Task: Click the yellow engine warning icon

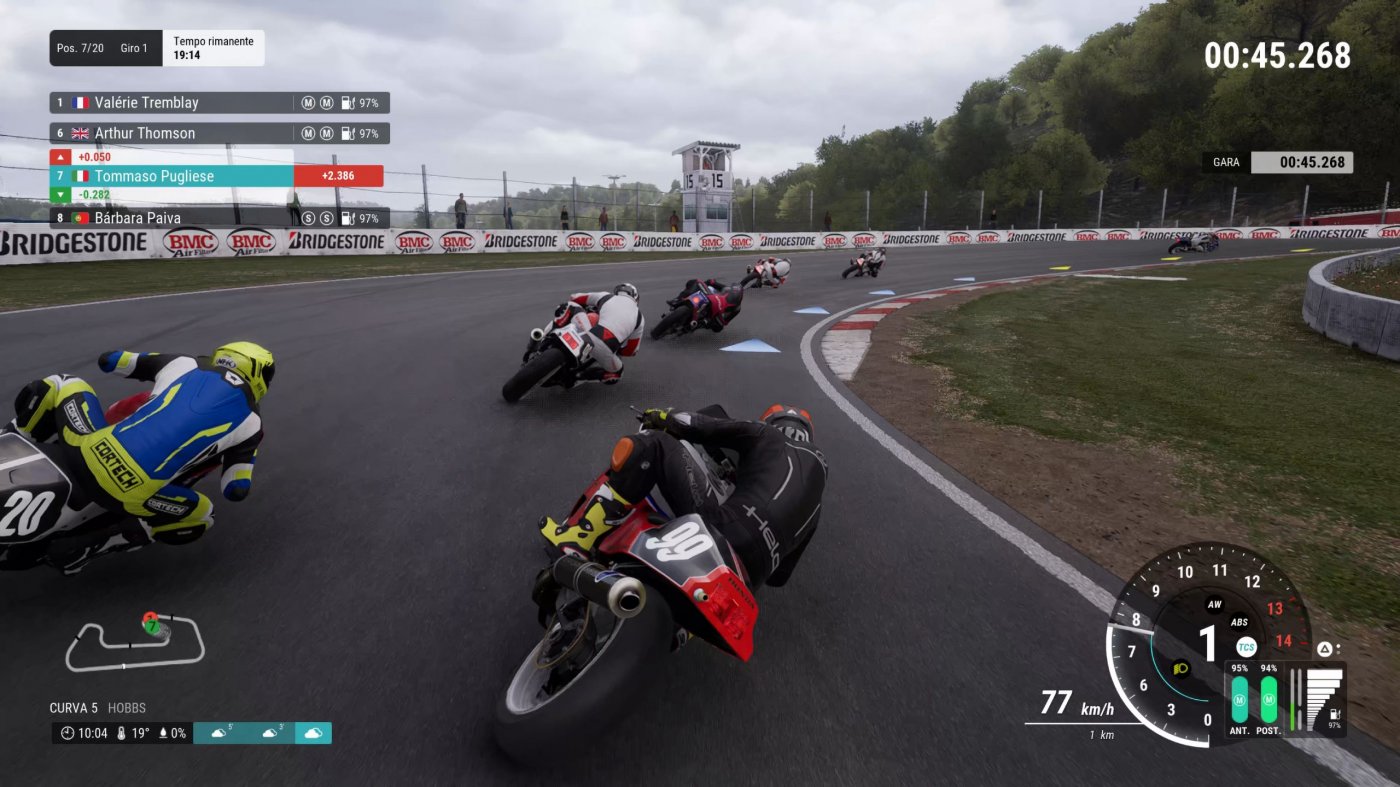Action: tap(1181, 669)
